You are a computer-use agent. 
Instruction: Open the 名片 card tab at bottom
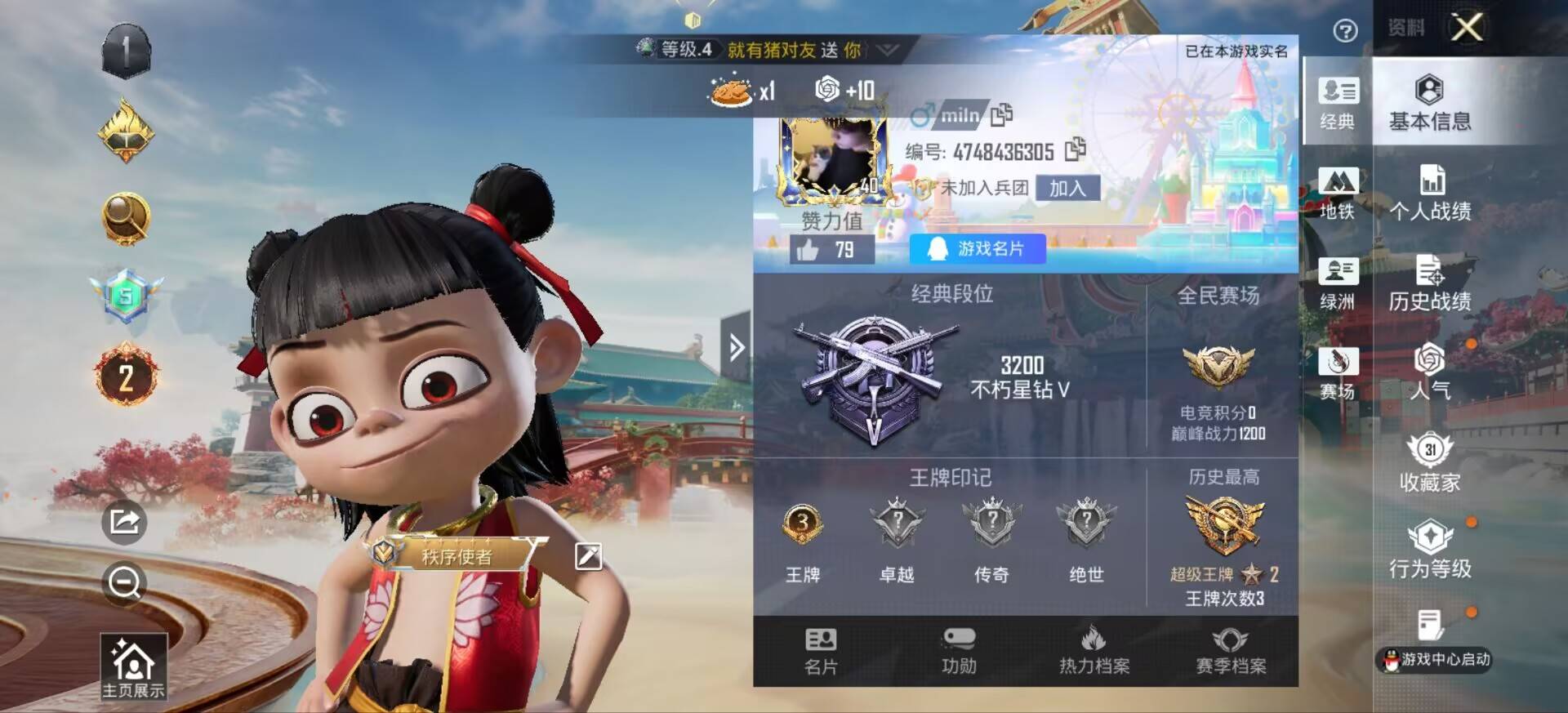(821, 651)
